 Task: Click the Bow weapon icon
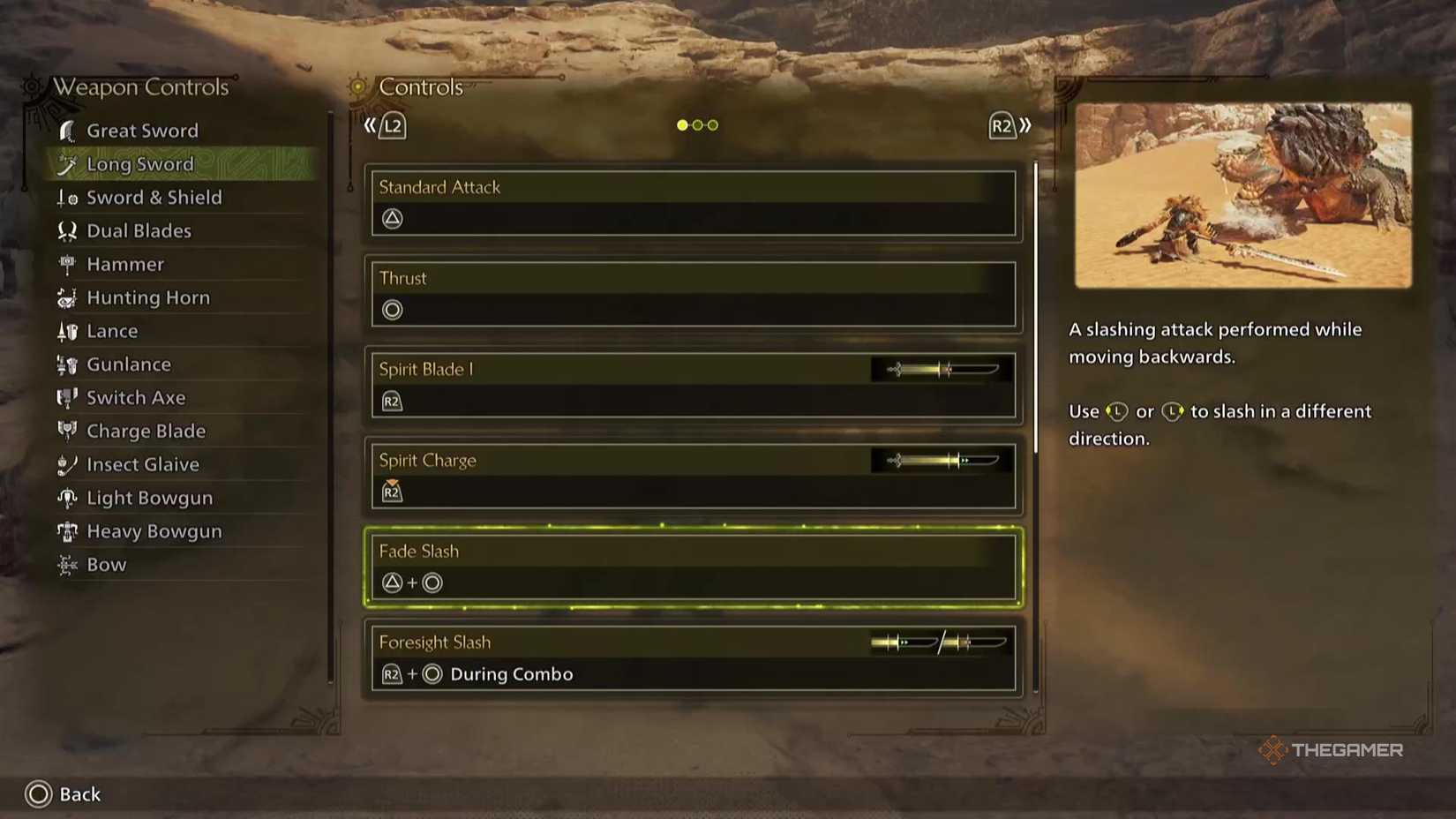tap(66, 564)
